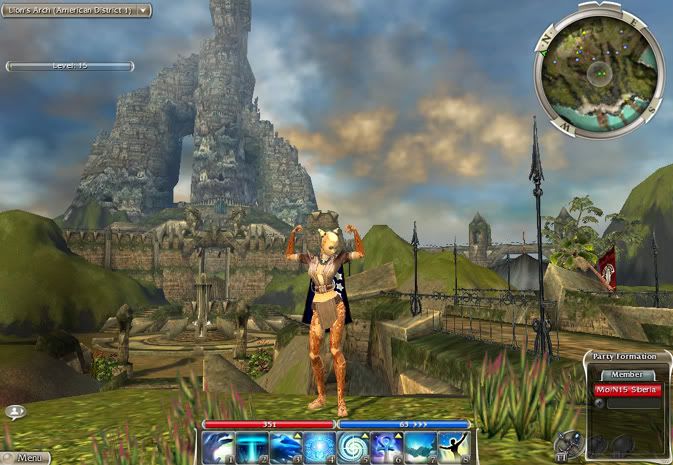Screen dimensions: 673x465
Task: Open the chat speech bubble icon
Action: (14, 411)
